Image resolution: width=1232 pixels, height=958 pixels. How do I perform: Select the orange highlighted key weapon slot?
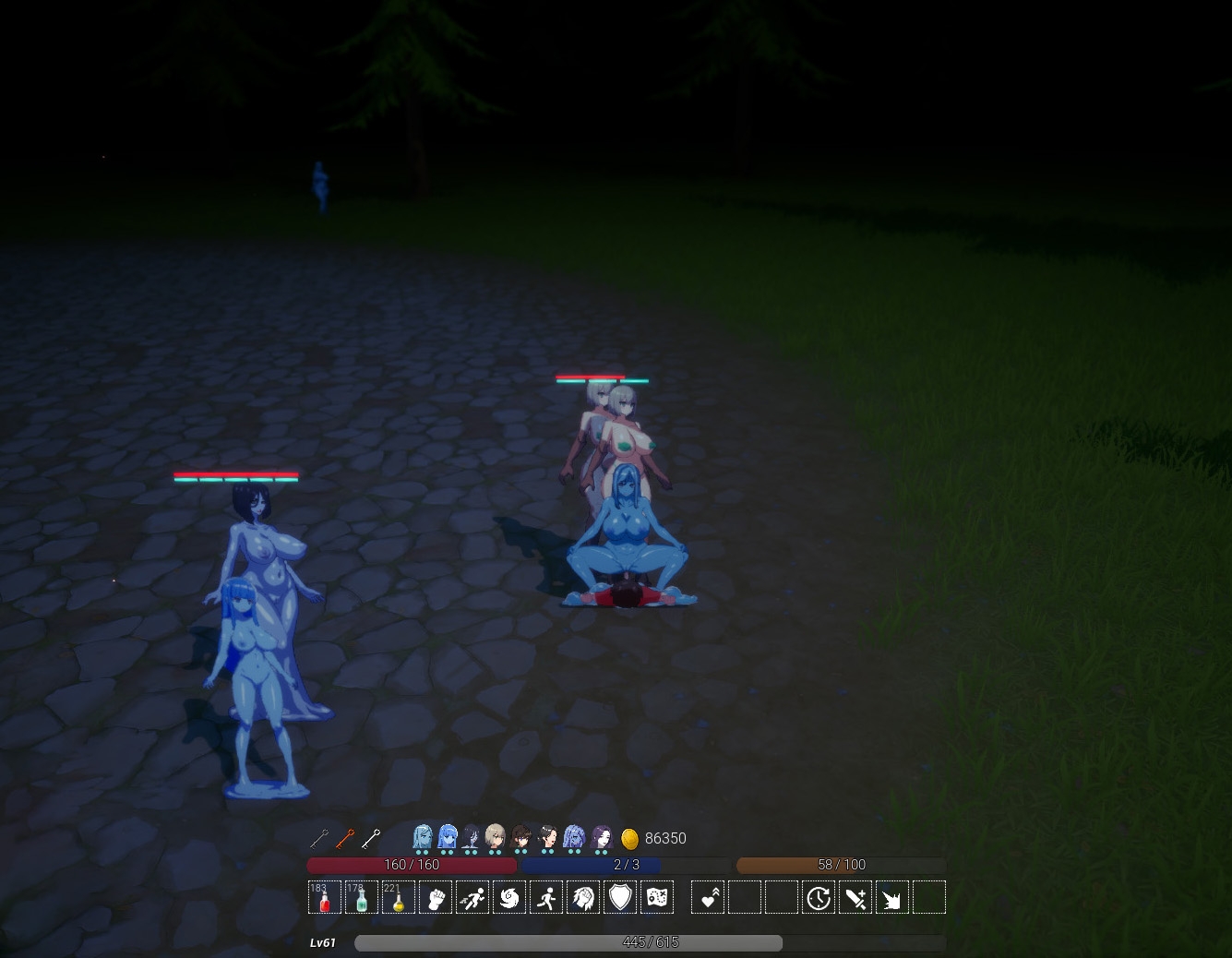coord(346,839)
